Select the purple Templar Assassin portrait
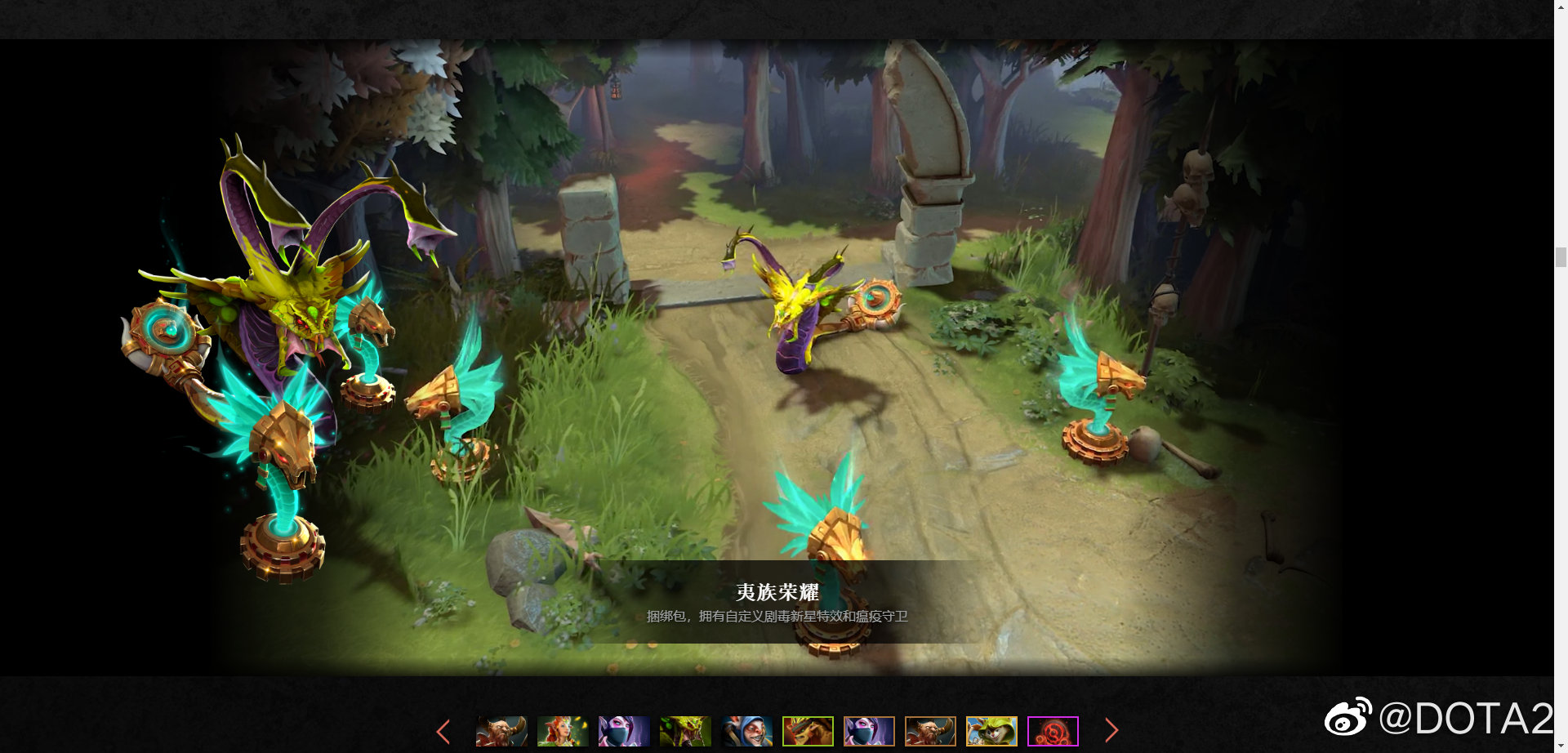Image resolution: width=1568 pixels, height=753 pixels. pyautogui.click(x=625, y=731)
